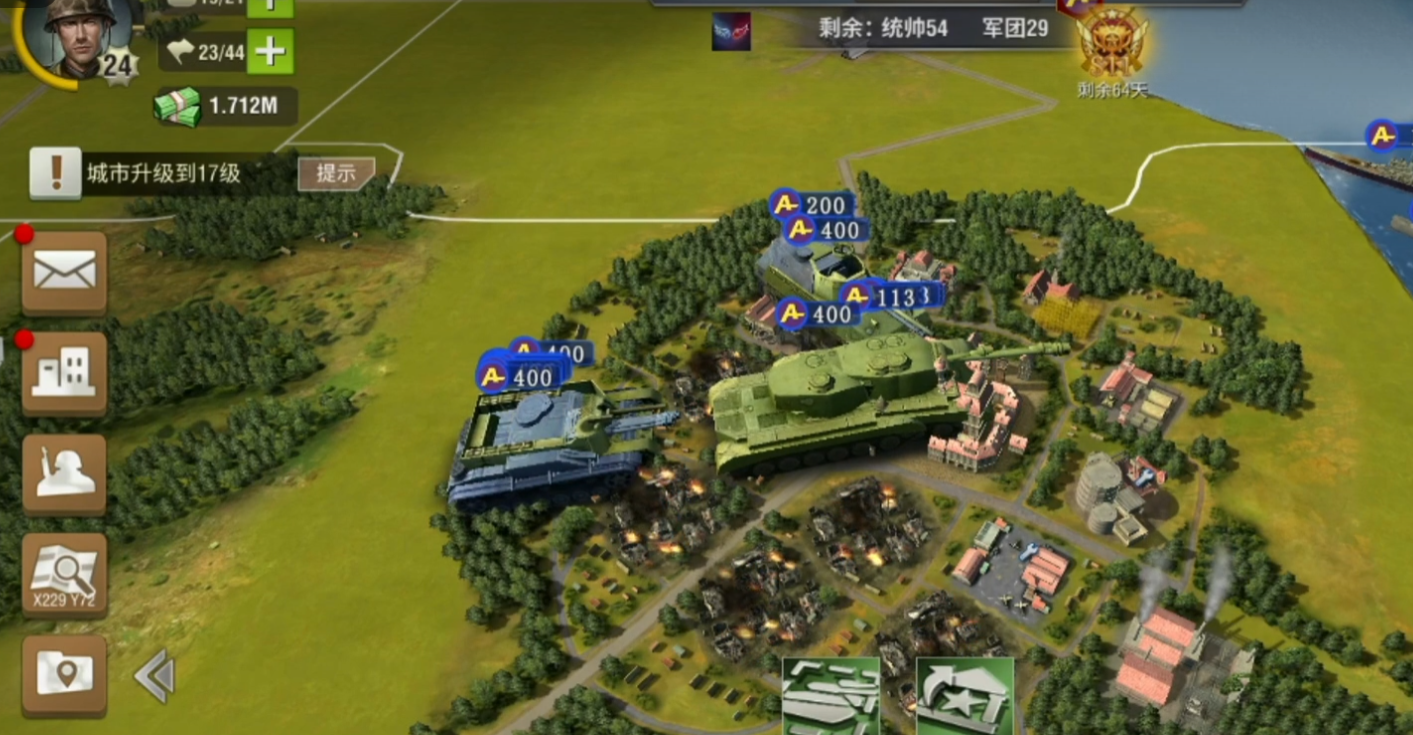Screen dimensions: 1413x735
Task: Select the green star-and-arrow icon
Action: click(x=964, y=695)
